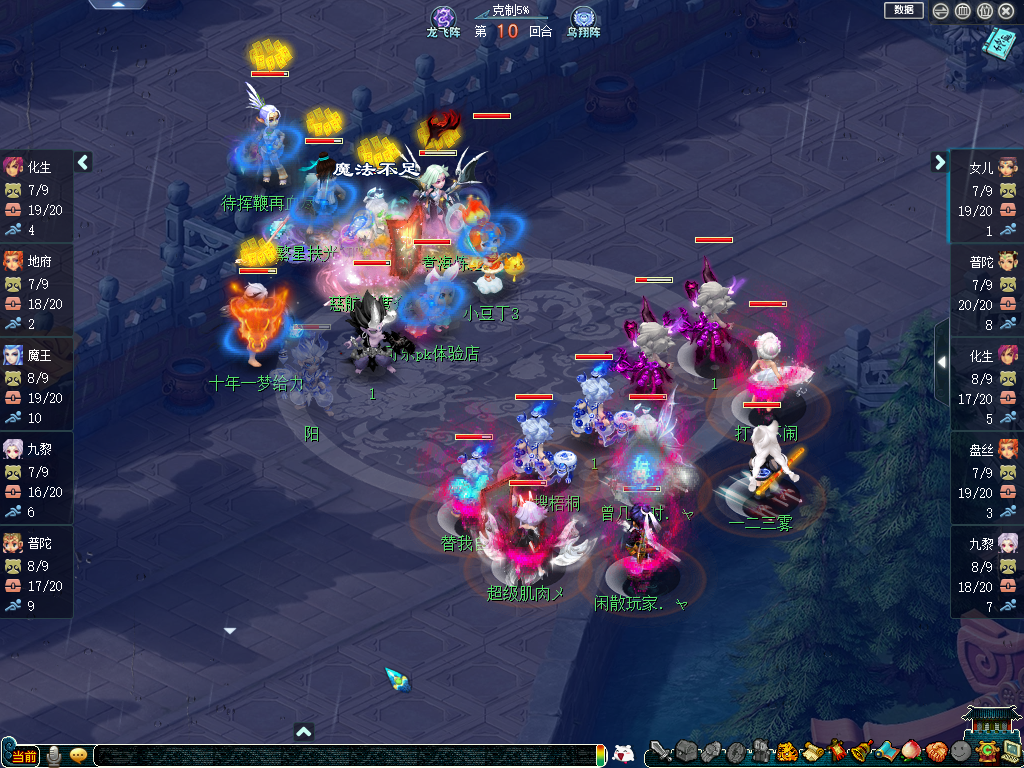The image size is (1024, 768).
Task: Click the chat text input bar
Action: [x=348, y=755]
